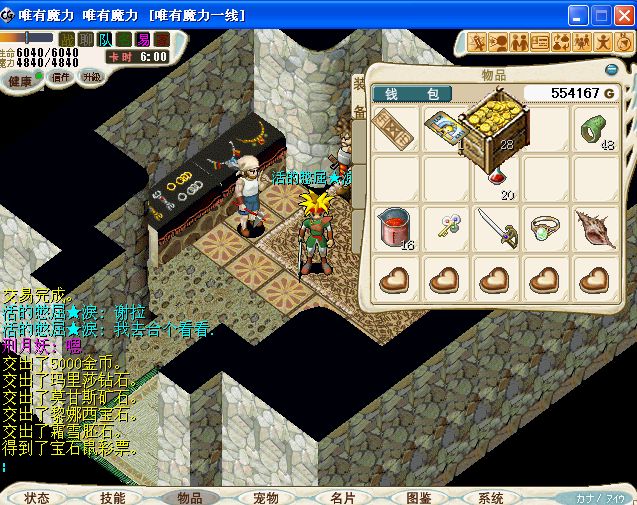Click the 钱包 wallet button
Screen dimensions: 637x505
coord(411,93)
